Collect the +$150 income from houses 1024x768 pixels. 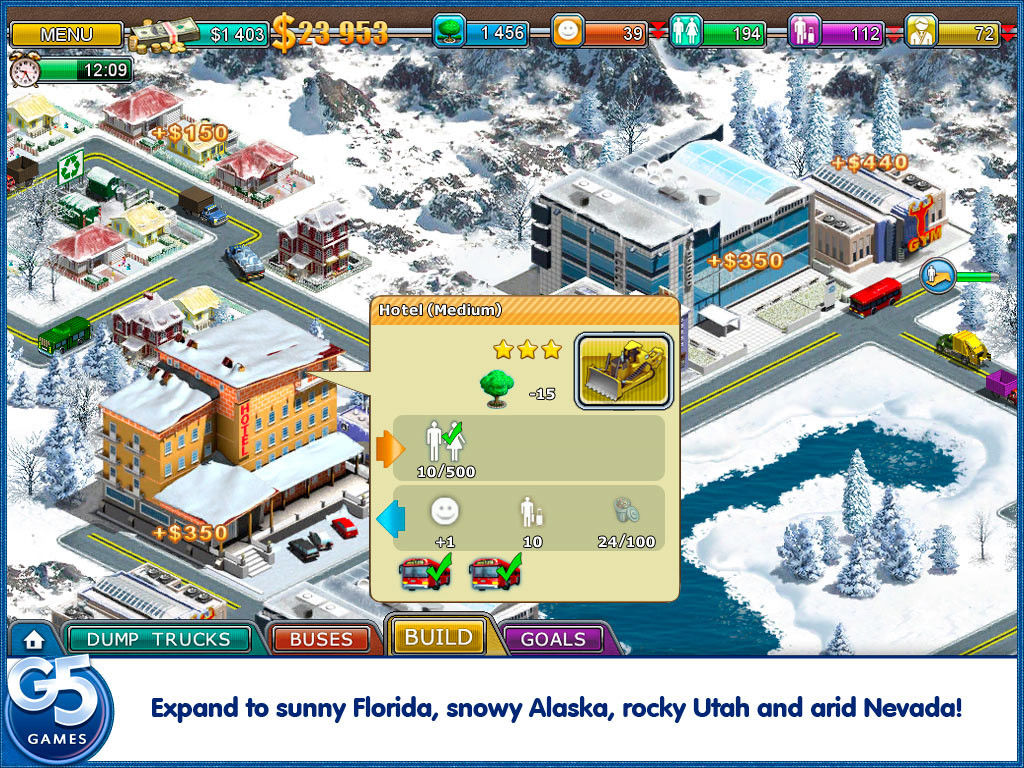point(190,133)
